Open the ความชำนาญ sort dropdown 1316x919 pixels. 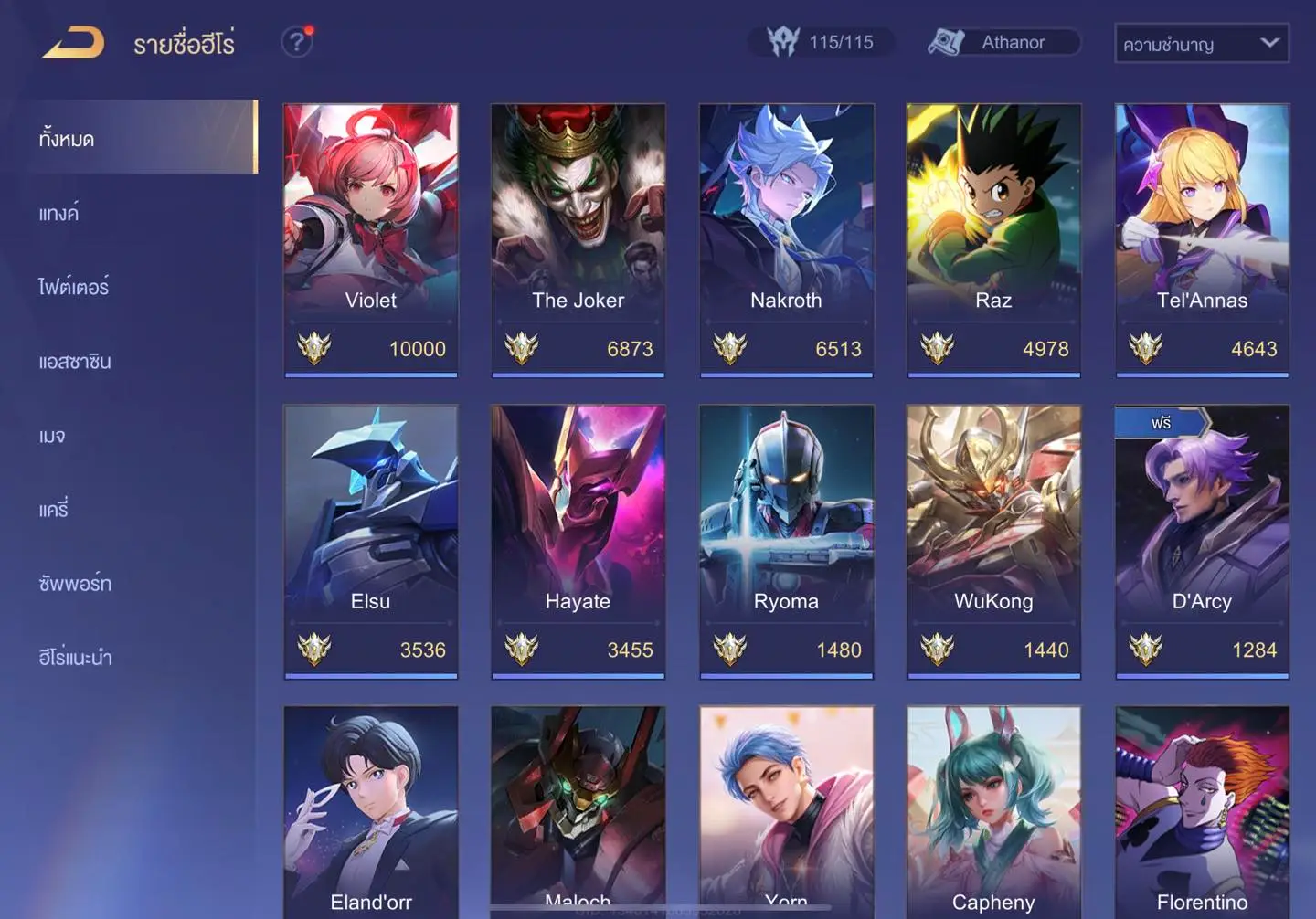click(1201, 43)
